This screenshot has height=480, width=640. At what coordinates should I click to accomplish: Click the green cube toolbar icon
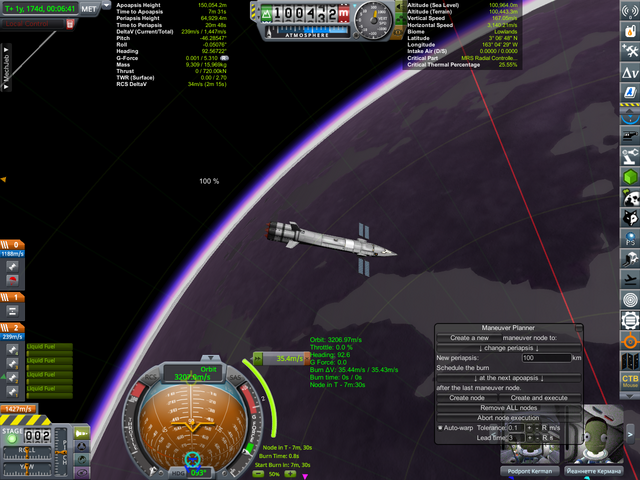(x=630, y=177)
